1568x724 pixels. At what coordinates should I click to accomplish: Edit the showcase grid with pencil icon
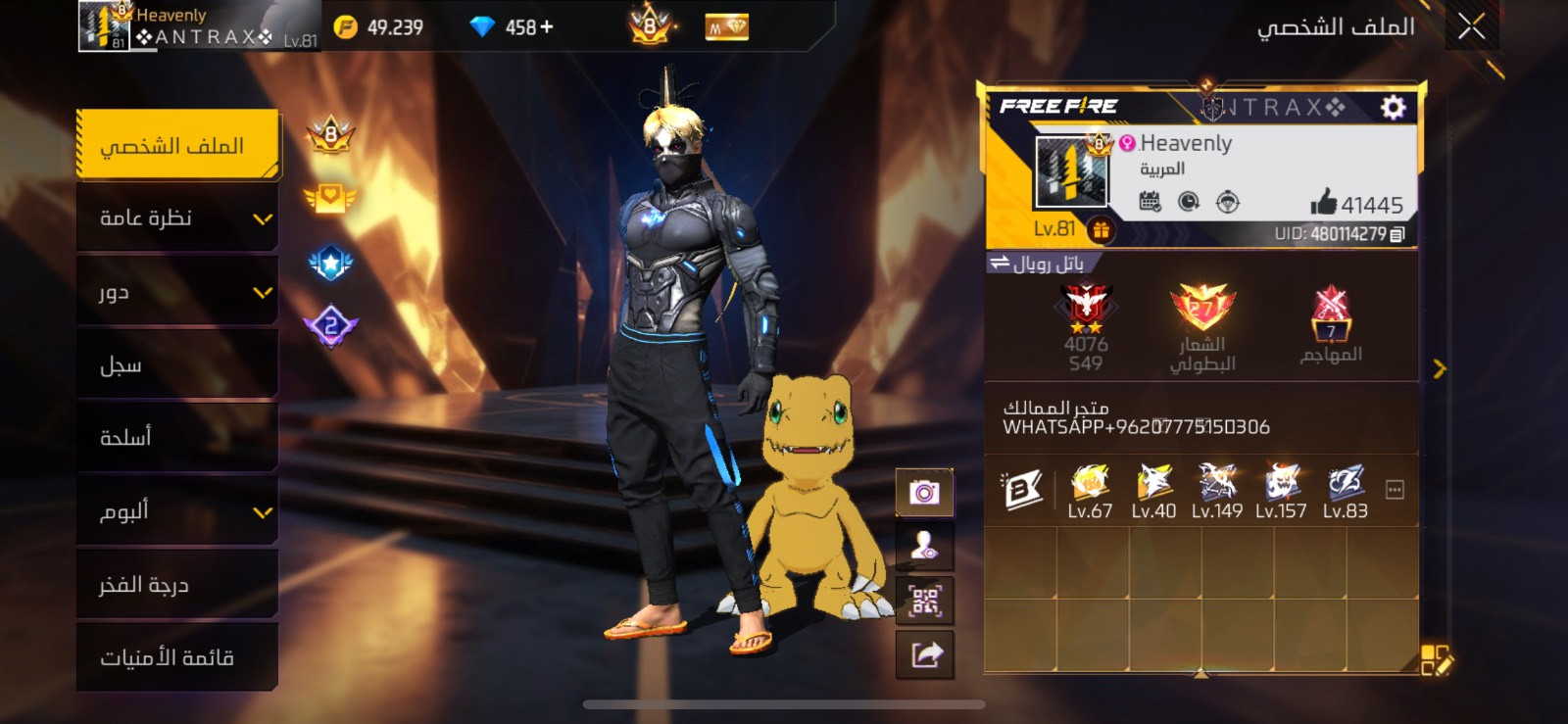tap(1437, 660)
